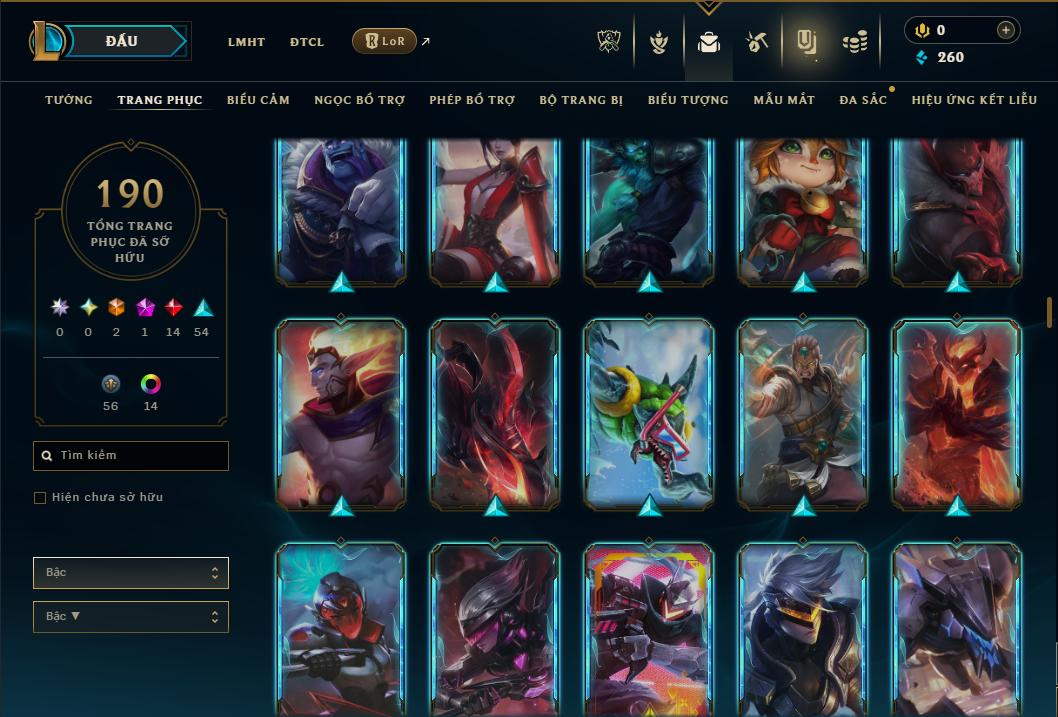Open the collection backpack icon
The height and width of the screenshot is (717, 1058).
(x=709, y=42)
